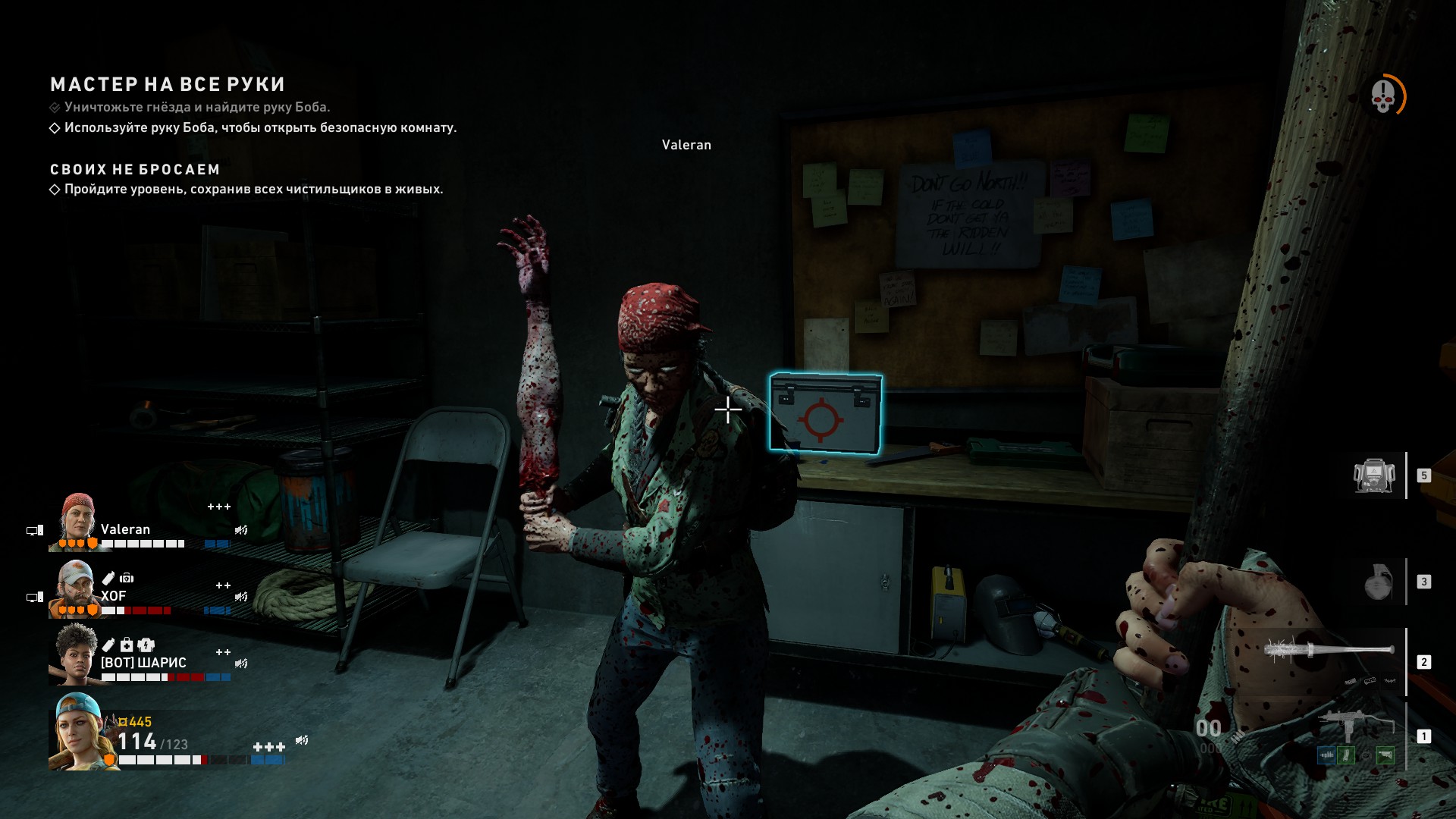Toggle XOF's muted speaker icon
The image size is (1456, 819).
[241, 597]
